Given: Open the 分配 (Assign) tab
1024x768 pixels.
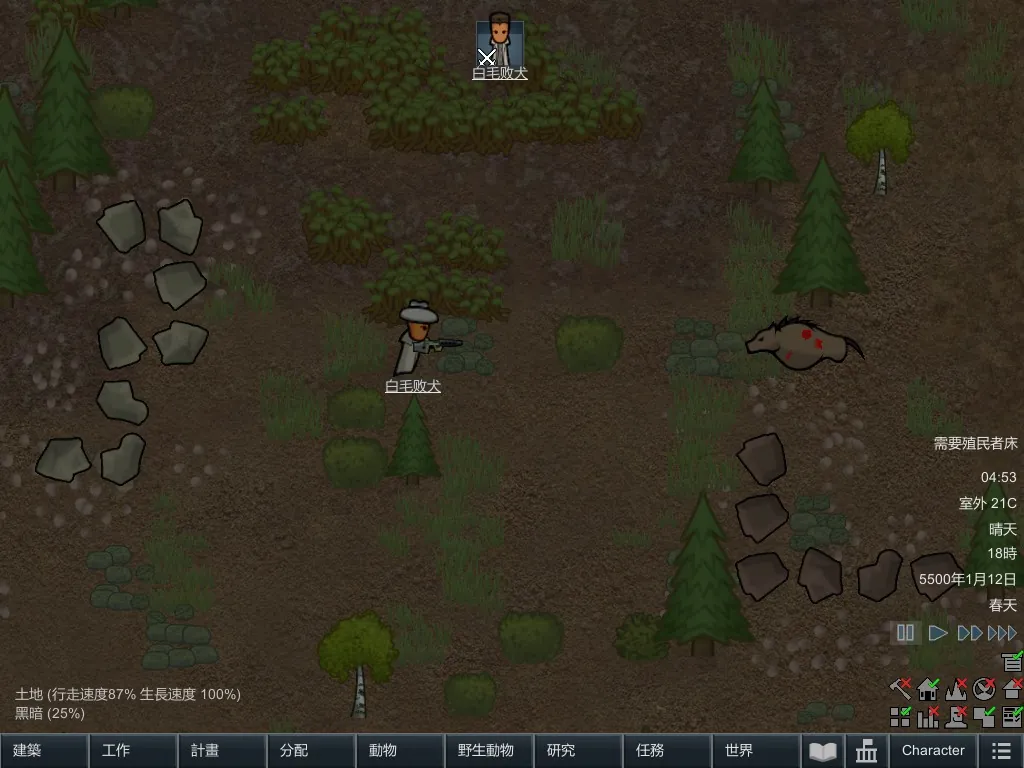Looking at the screenshot, I should pyautogui.click(x=311, y=750).
